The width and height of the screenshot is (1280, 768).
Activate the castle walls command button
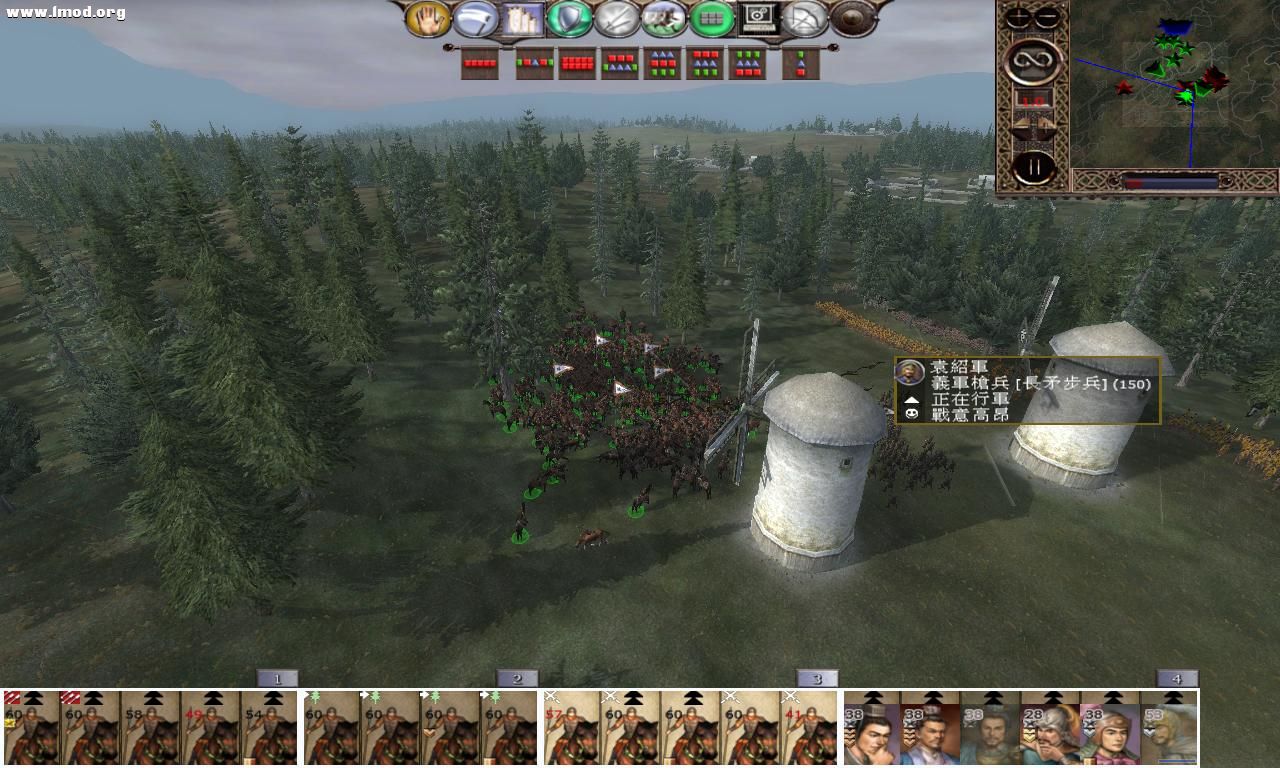[x=522, y=19]
